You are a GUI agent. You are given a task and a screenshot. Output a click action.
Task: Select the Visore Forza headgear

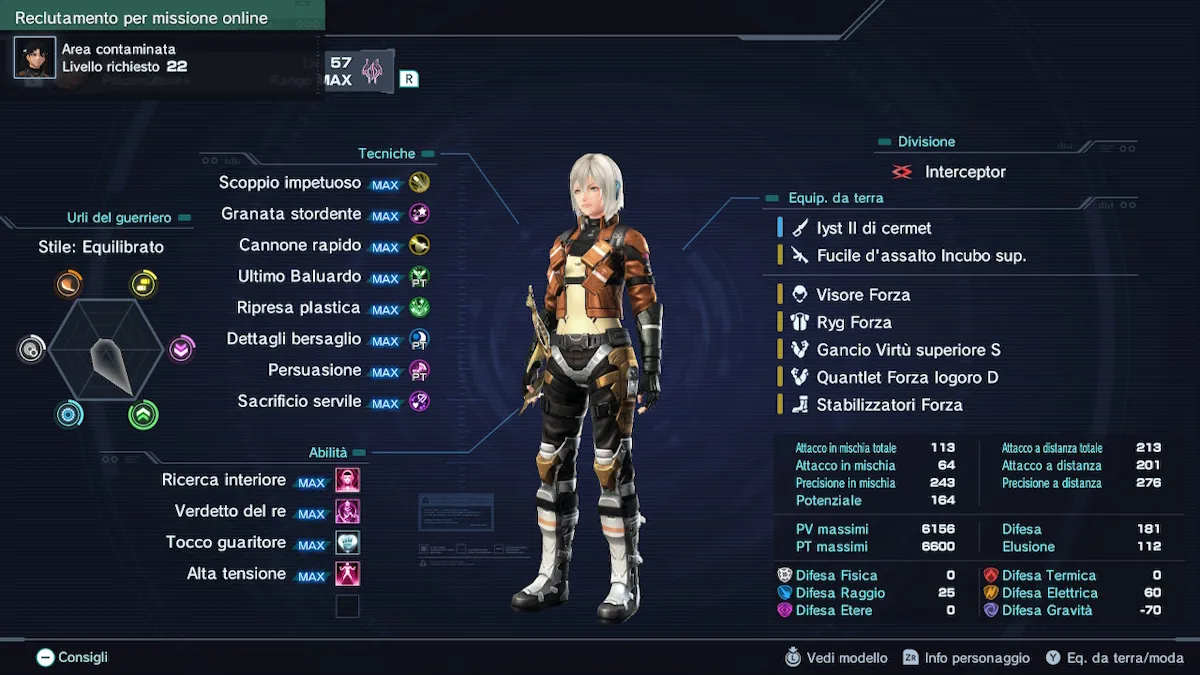click(862, 295)
